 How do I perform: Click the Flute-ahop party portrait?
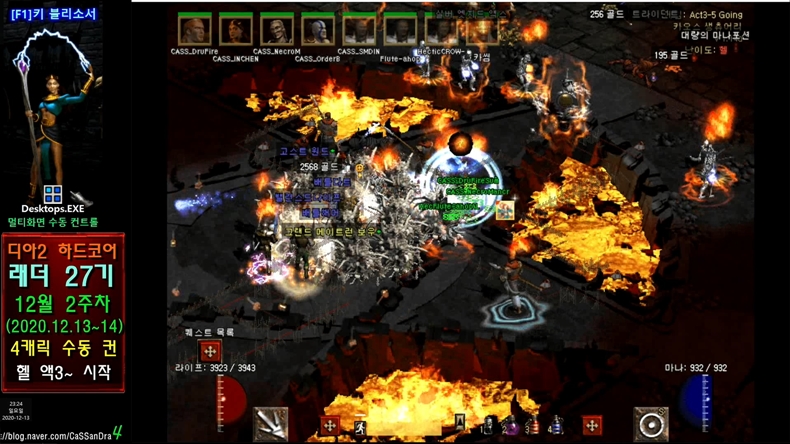click(399, 29)
